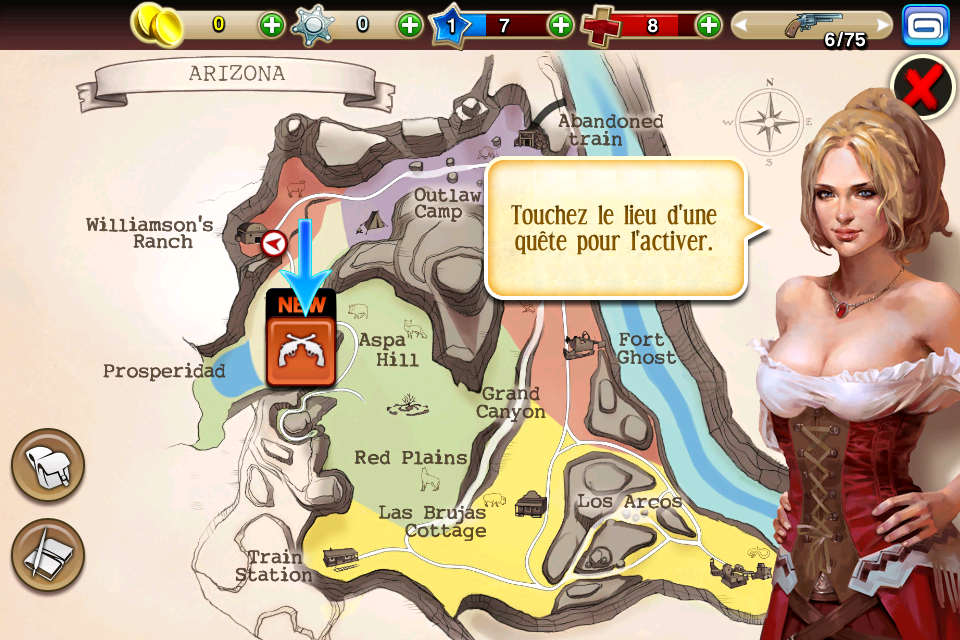Select the red arrow player location marker
This screenshot has width=960, height=640.
(273, 243)
